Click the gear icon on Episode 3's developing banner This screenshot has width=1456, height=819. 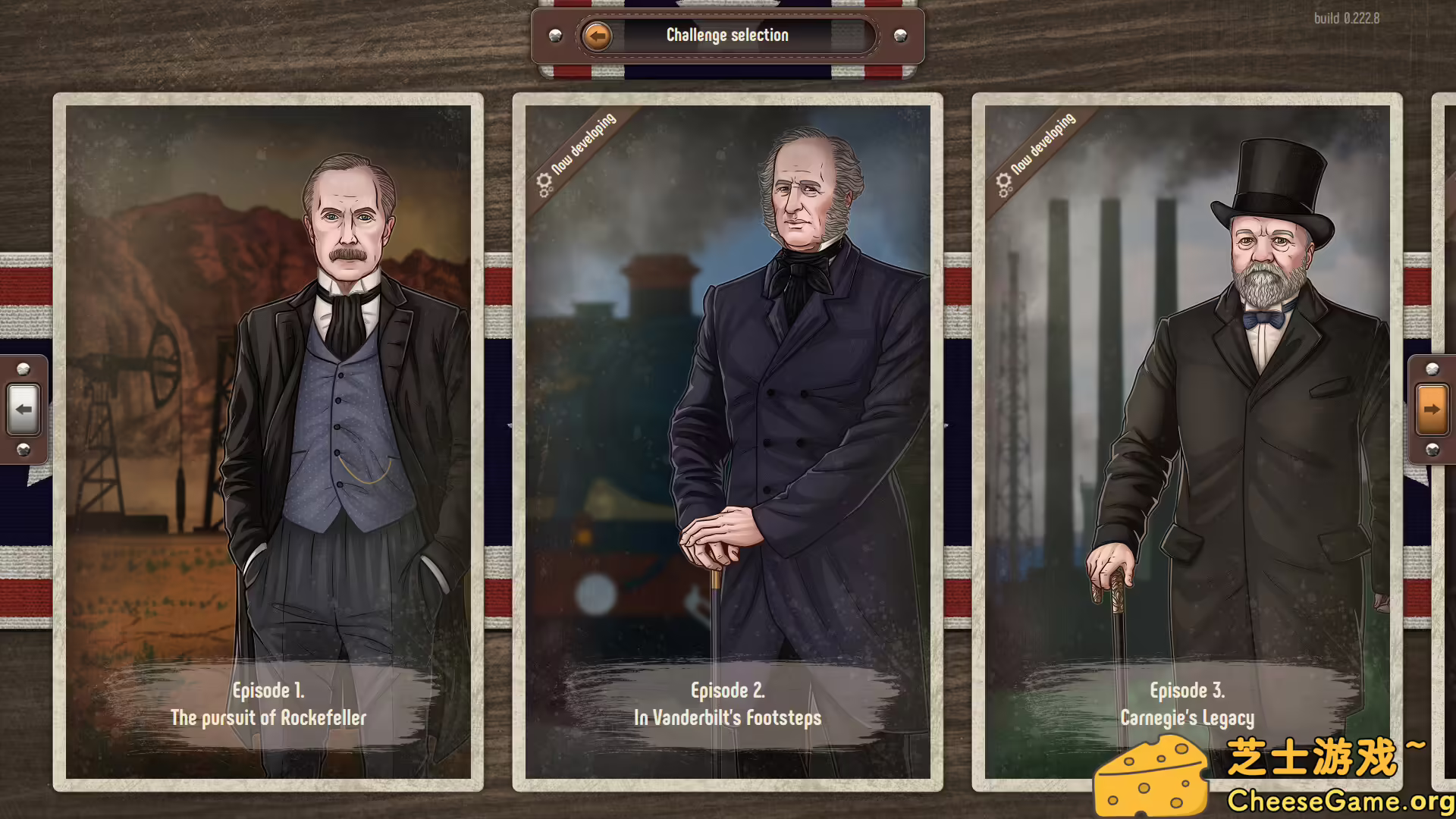pos(1003,182)
